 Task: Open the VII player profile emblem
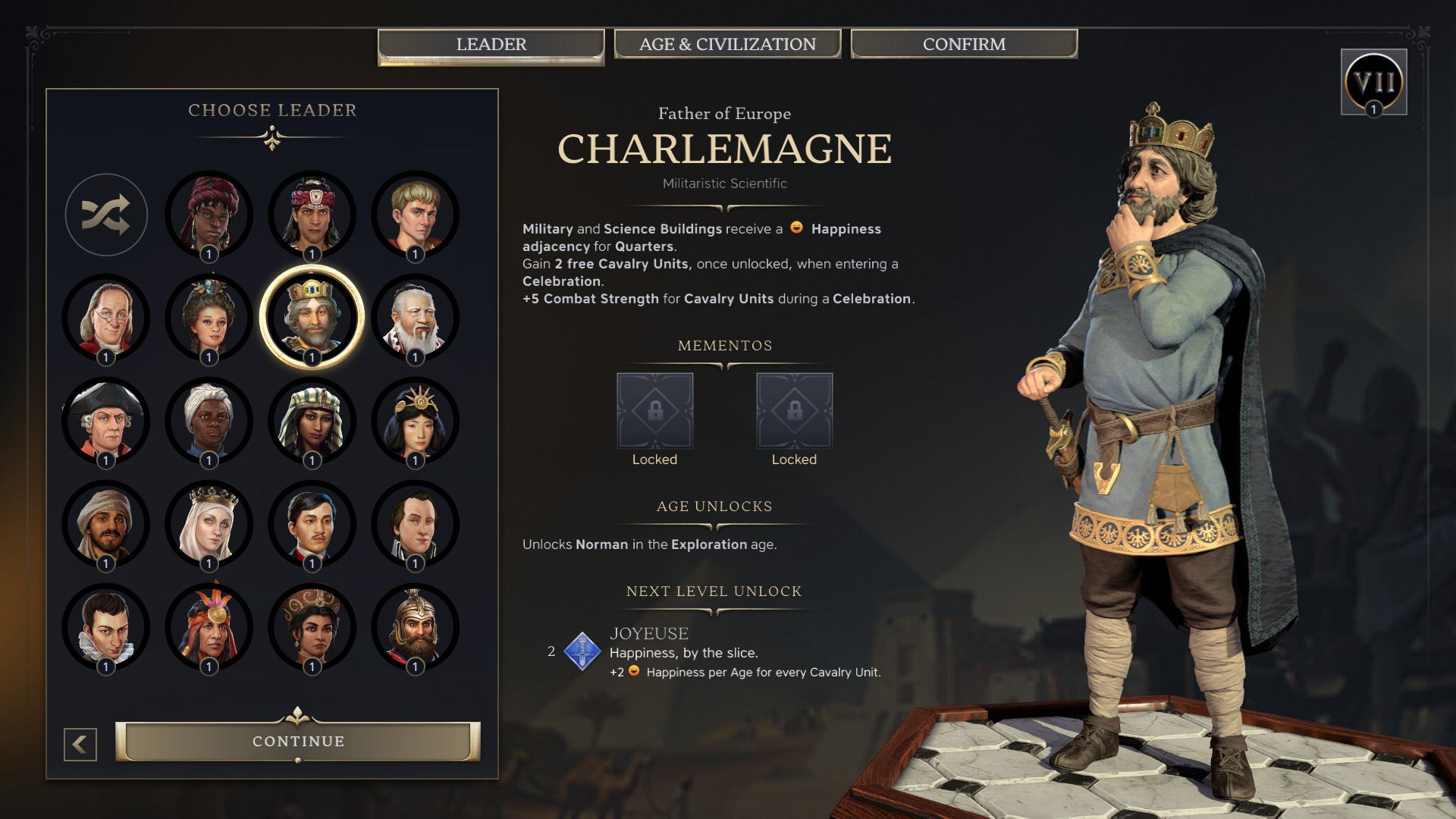1375,83
